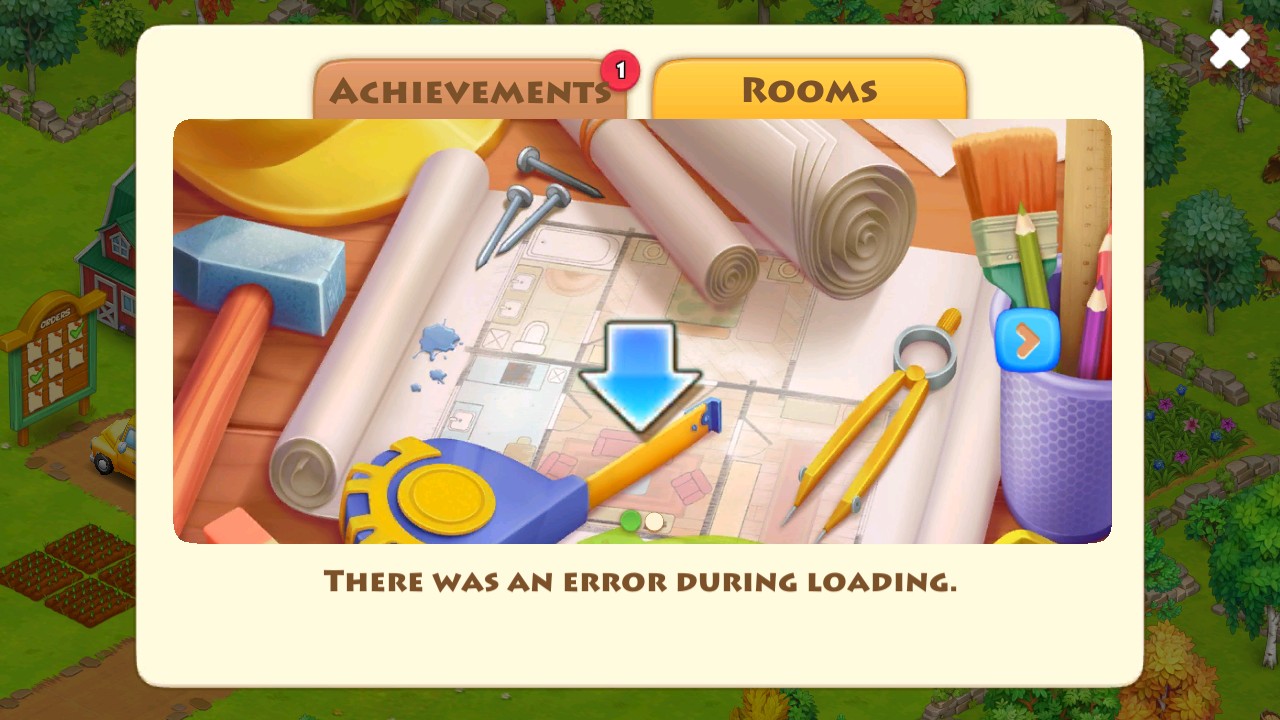Viewport: 1280px width, 720px height.
Task: Switch to the Achievements tab
Action: (x=470, y=92)
